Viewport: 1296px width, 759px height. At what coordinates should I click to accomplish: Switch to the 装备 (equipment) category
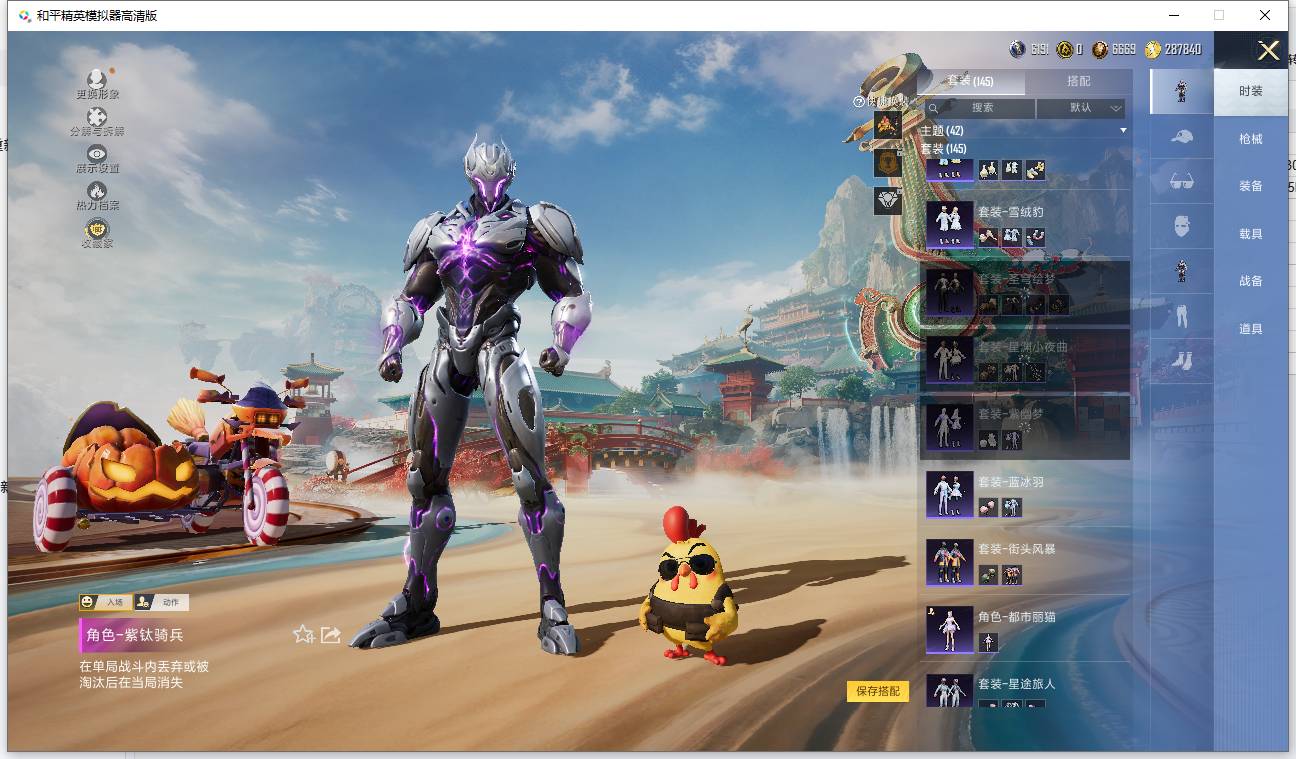point(1250,186)
